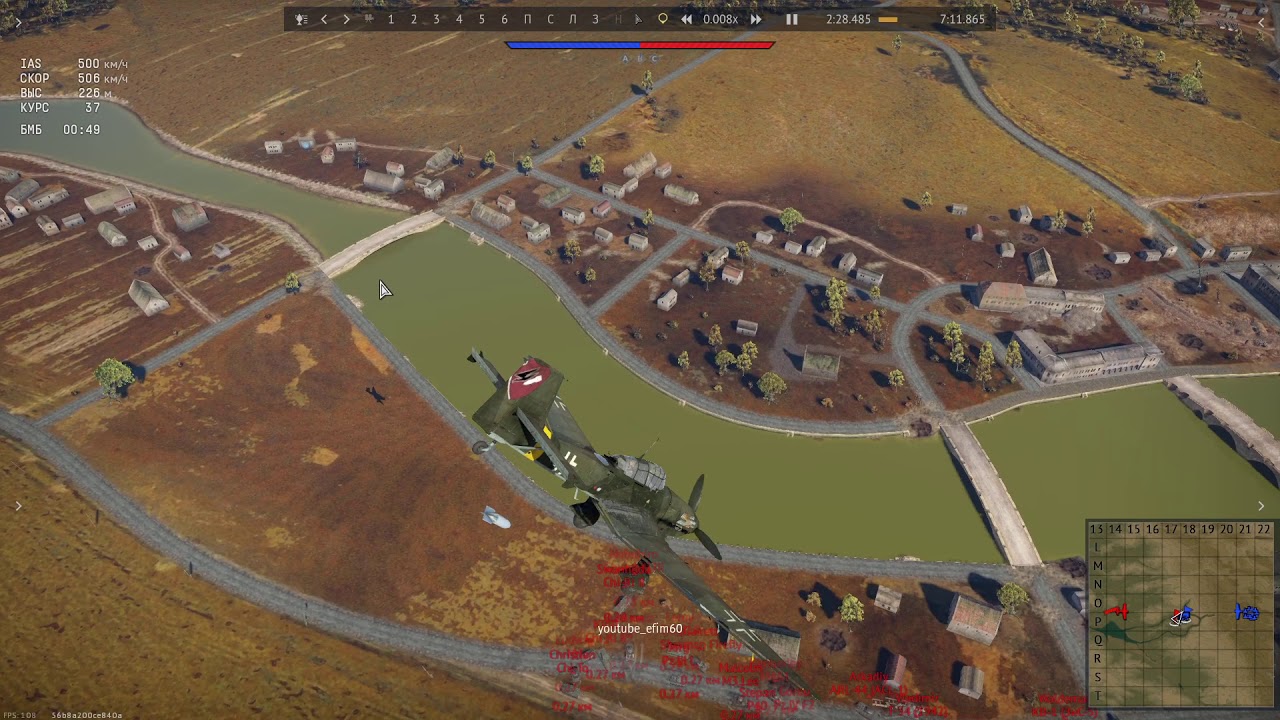The image size is (1280, 720).
Task: Select camera preset 5
Action: tap(482, 19)
